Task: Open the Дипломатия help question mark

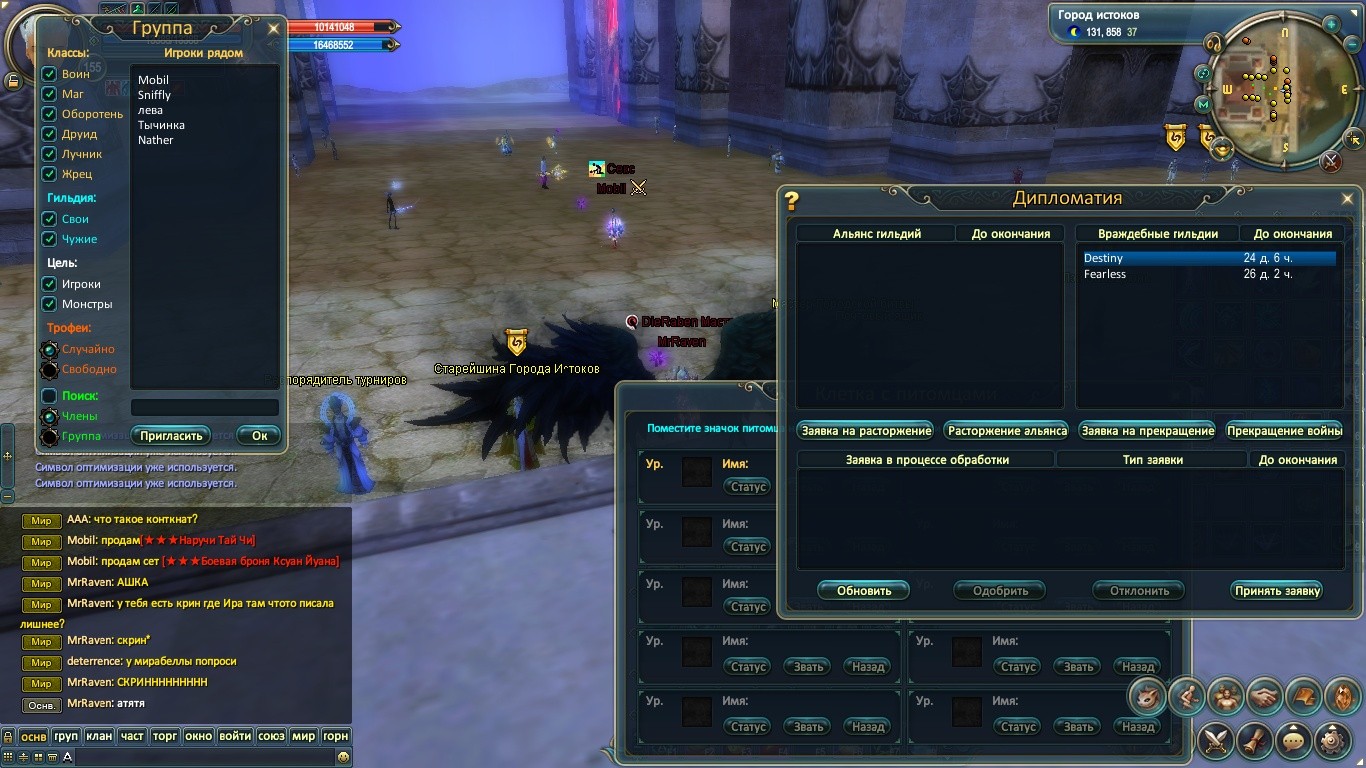Action: (x=791, y=200)
